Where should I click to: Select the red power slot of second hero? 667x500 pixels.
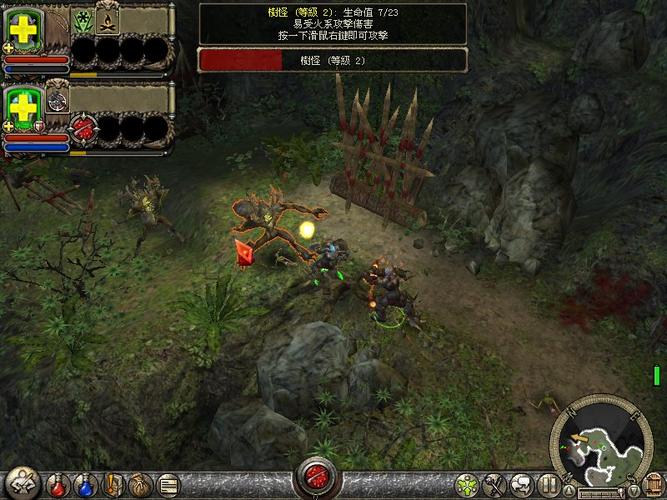tap(83, 128)
